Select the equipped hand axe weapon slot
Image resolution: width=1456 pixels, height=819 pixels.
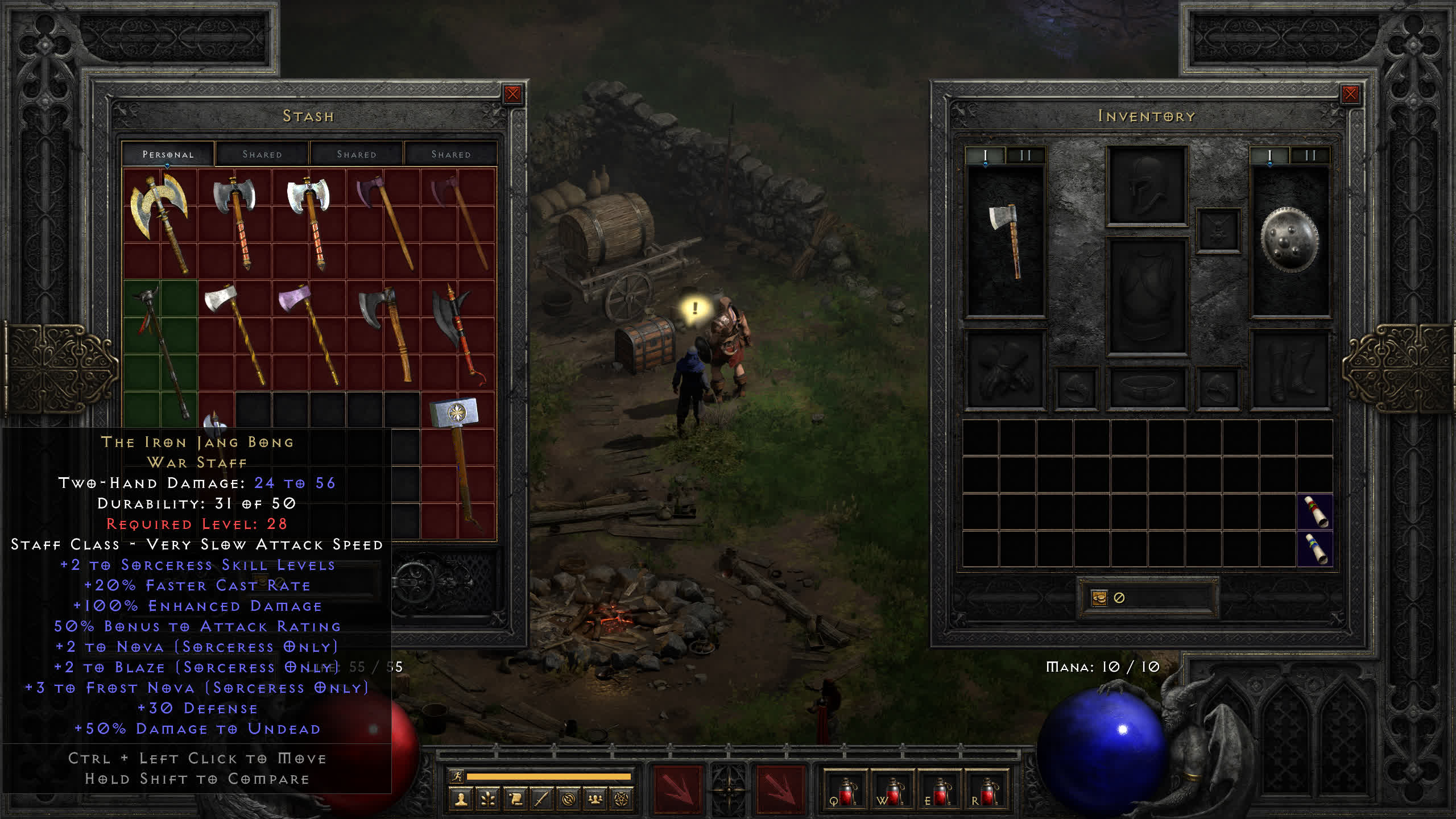[x=1006, y=242]
